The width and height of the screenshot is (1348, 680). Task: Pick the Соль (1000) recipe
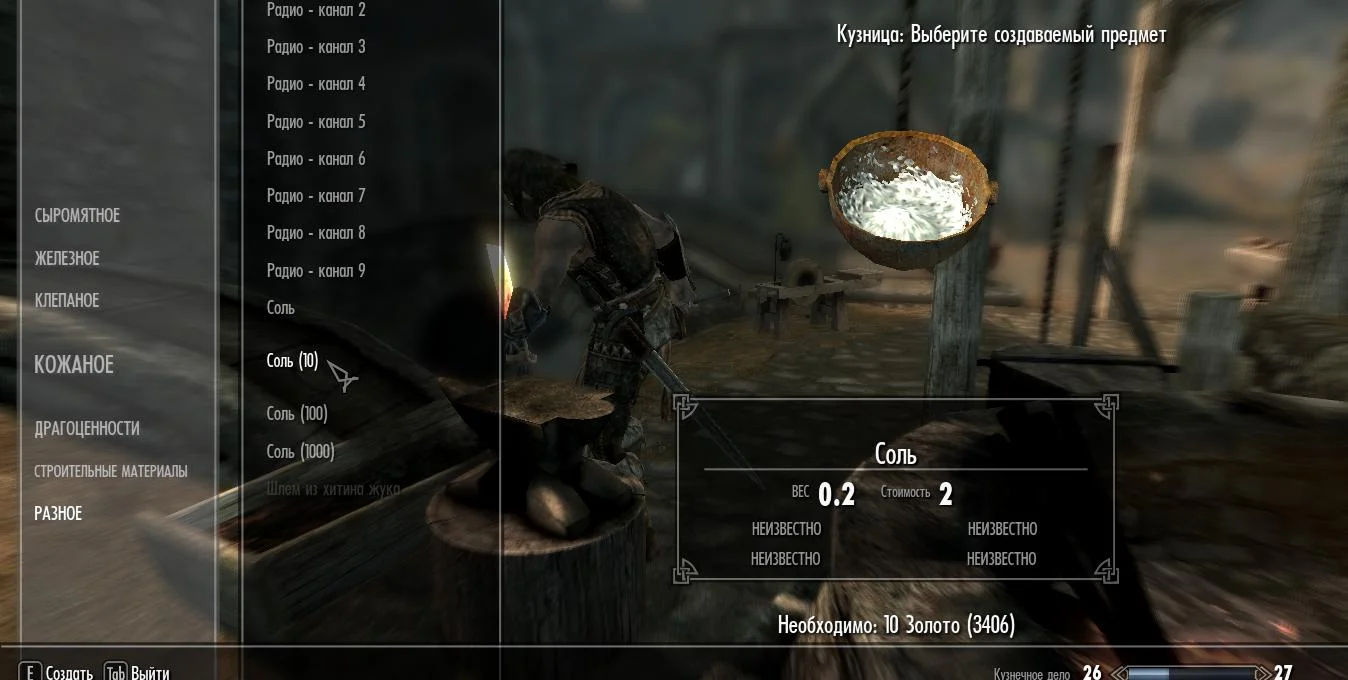point(300,452)
